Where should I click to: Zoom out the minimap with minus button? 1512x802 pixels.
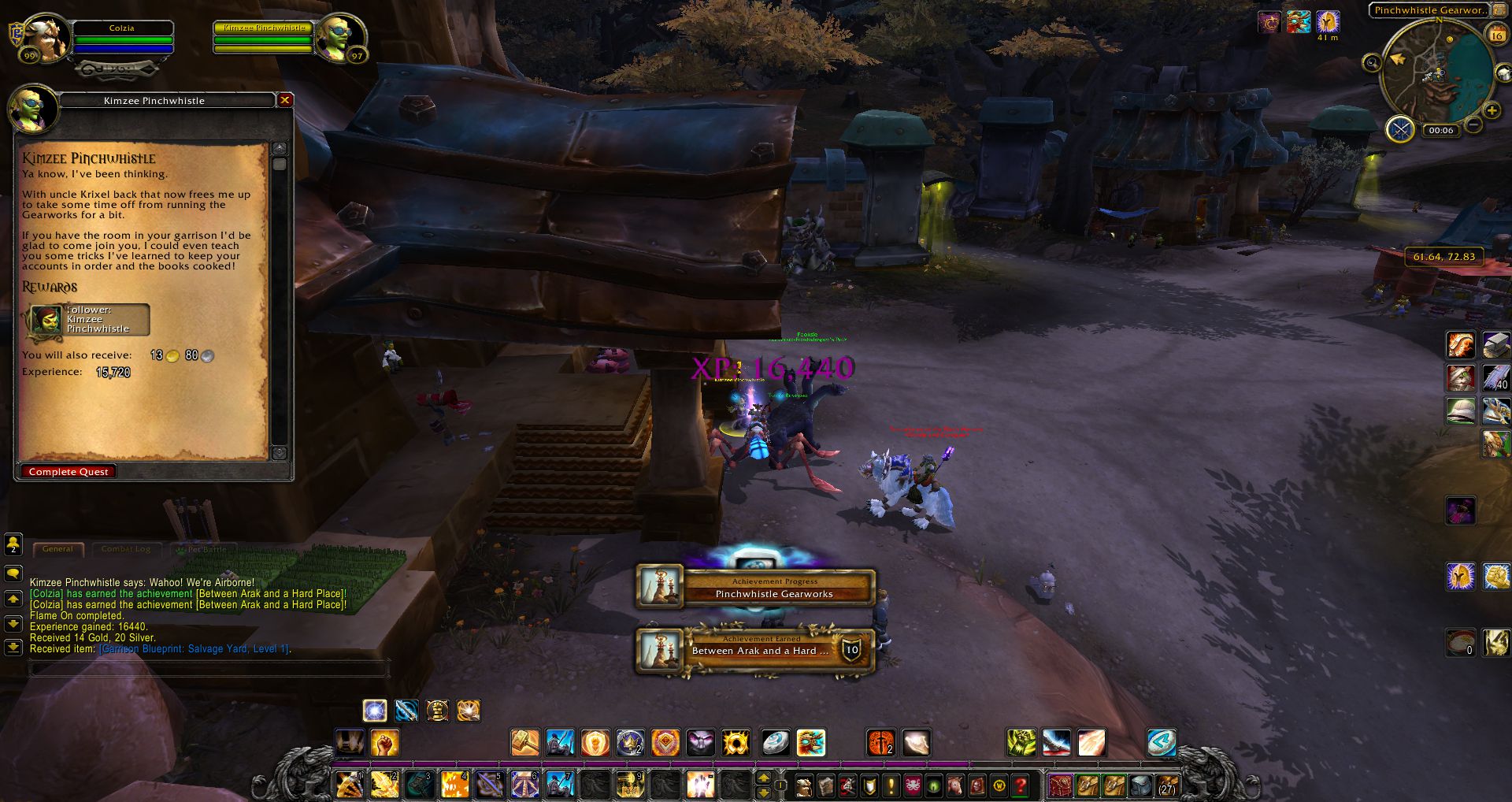click(1473, 125)
